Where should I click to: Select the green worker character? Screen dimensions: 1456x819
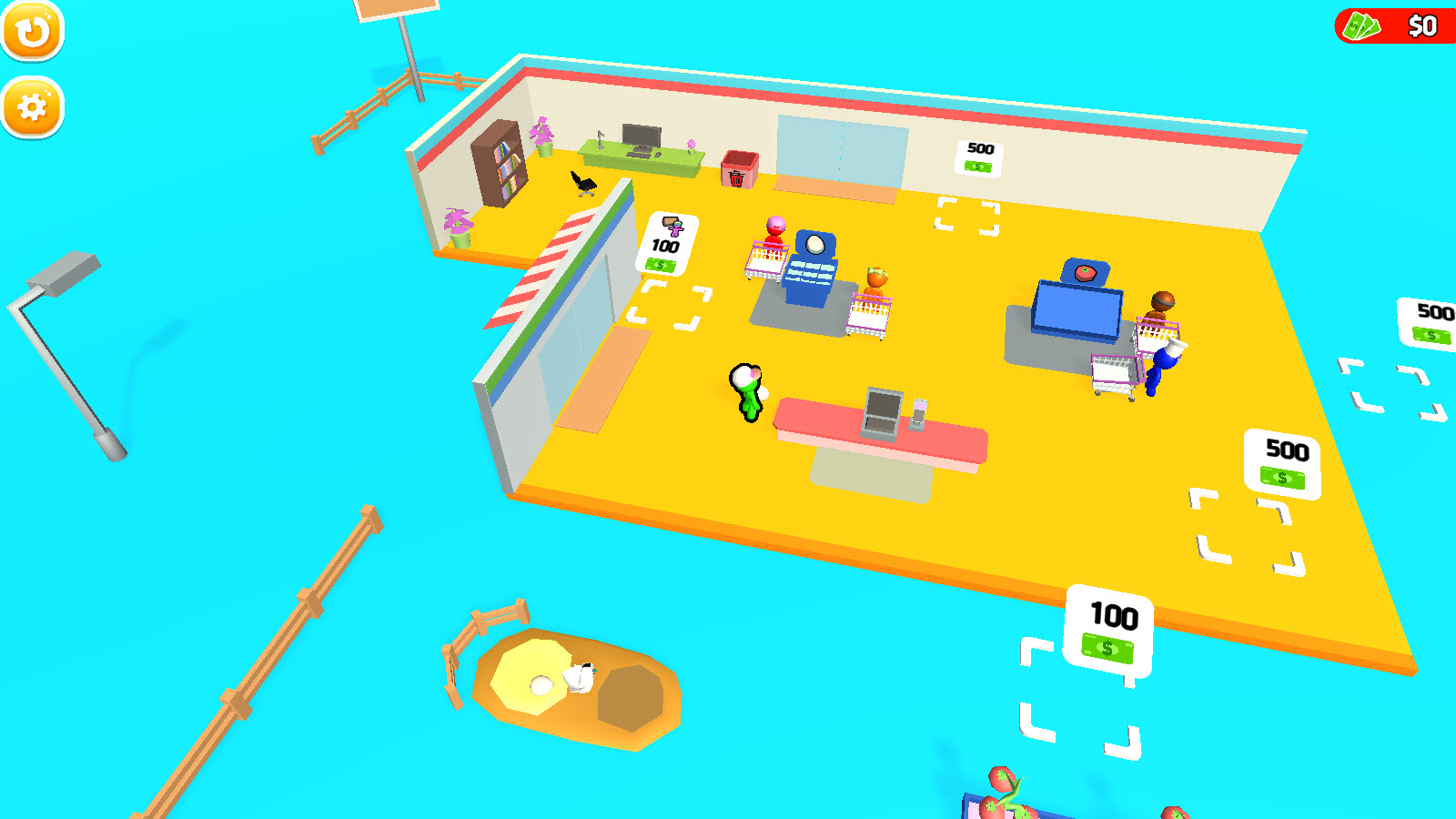tap(744, 391)
